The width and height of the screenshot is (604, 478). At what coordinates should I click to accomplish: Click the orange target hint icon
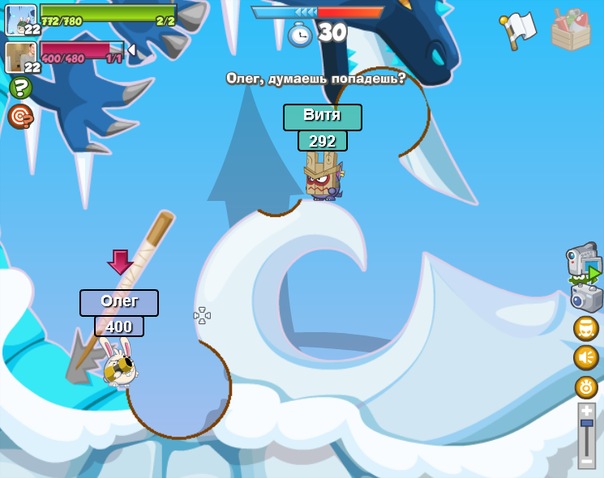click(20, 116)
